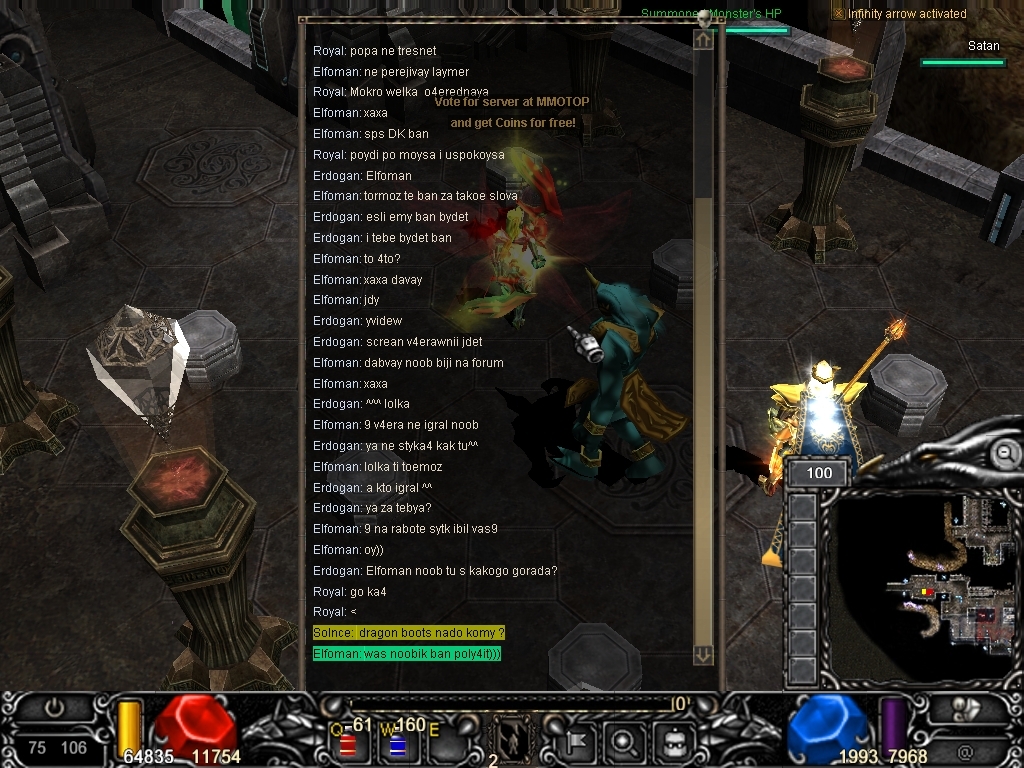Screen dimensions: 1024x768
Task: Click the @ button in the bottom-right corner
Action: click(965, 750)
